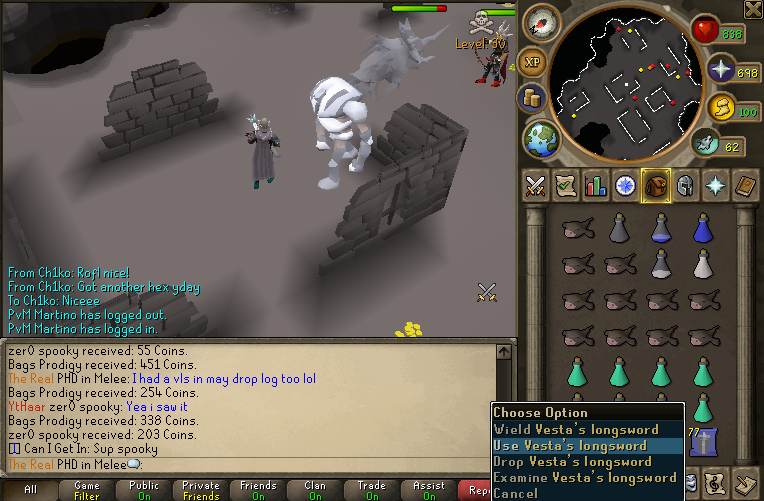This screenshot has width=764, height=501.
Task: Cancel the Choose Option menu
Action: 515,493
